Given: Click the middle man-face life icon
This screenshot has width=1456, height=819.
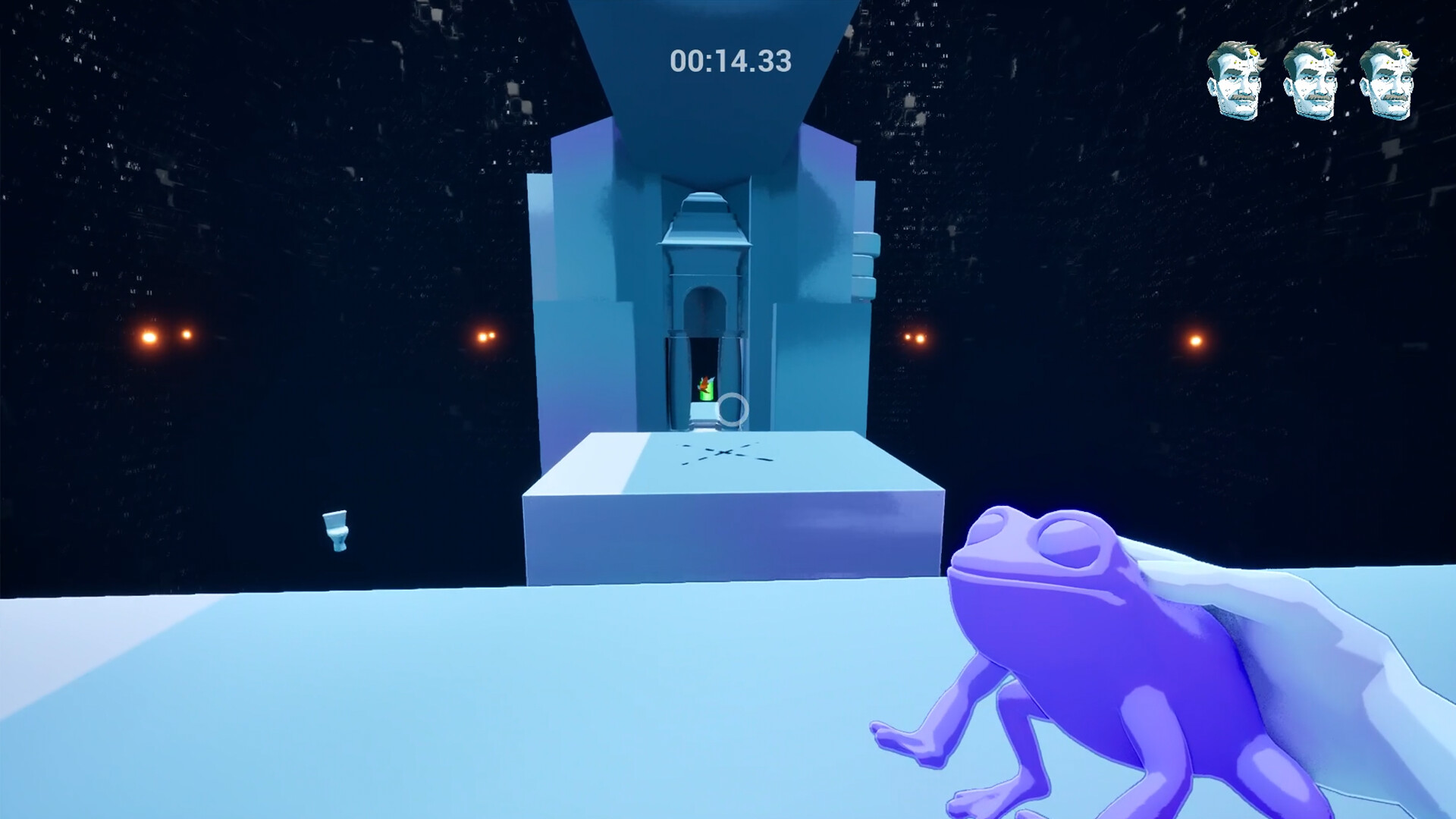Looking at the screenshot, I should 1314,80.
